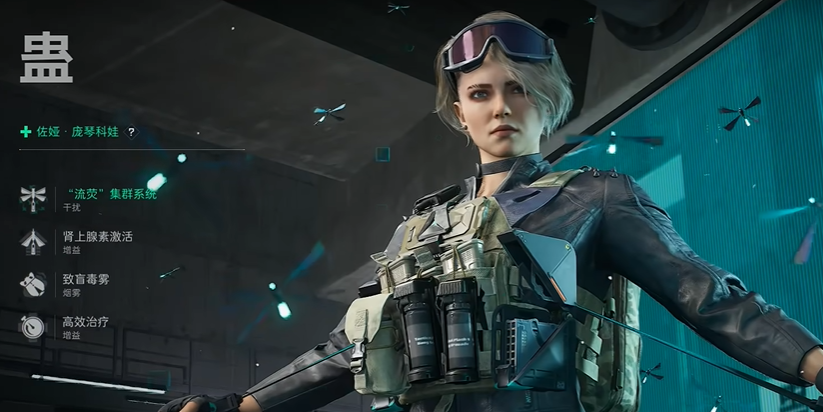Show the 肾上腺素激活 ability details
823x412 pixels.
point(97,237)
